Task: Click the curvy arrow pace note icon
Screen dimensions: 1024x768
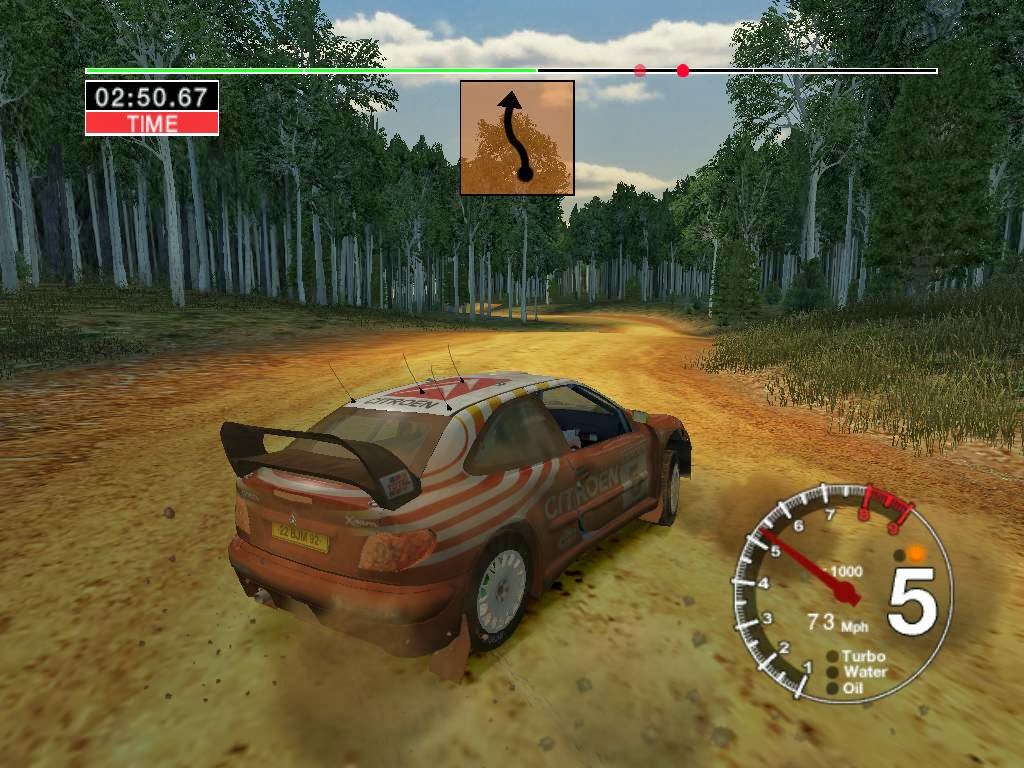Action: click(517, 138)
